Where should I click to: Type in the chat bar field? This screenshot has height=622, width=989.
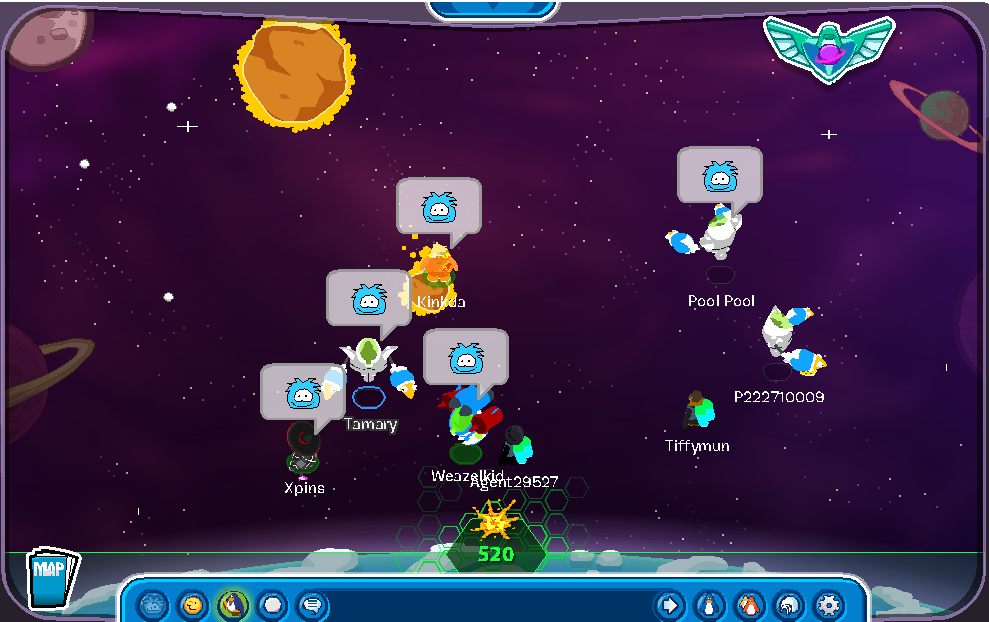point(490,605)
